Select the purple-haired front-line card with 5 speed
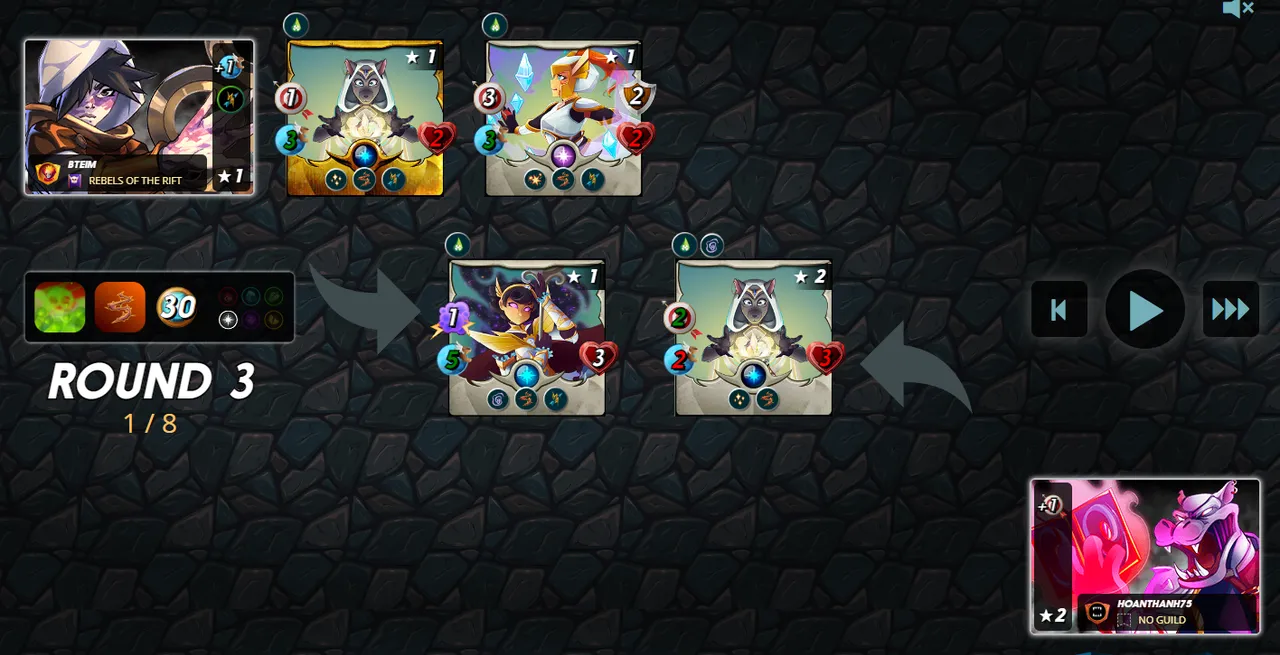 527,338
